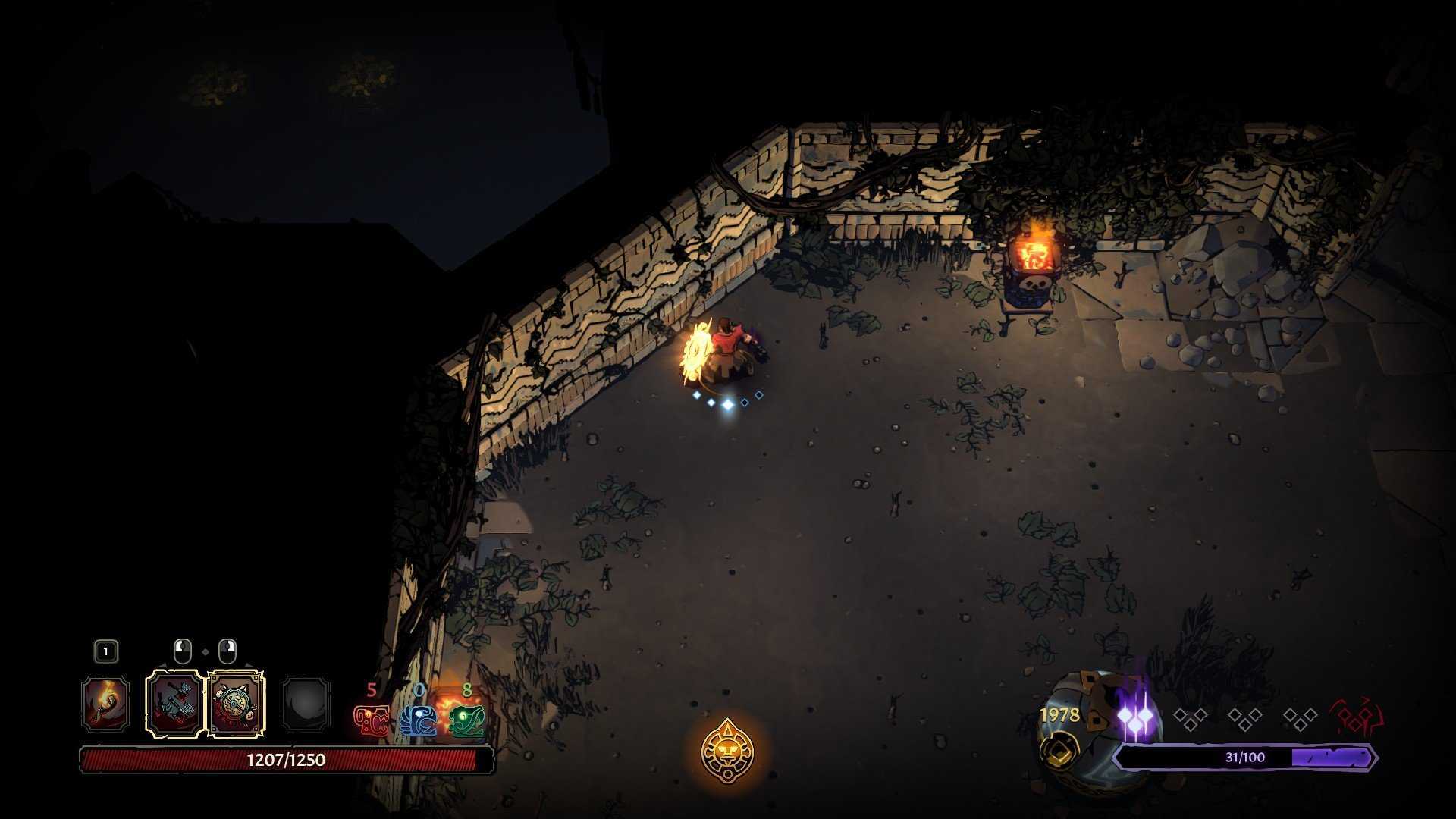Click the golden skull medallion
Image resolution: width=1456 pixels, height=819 pixels.
click(727, 752)
